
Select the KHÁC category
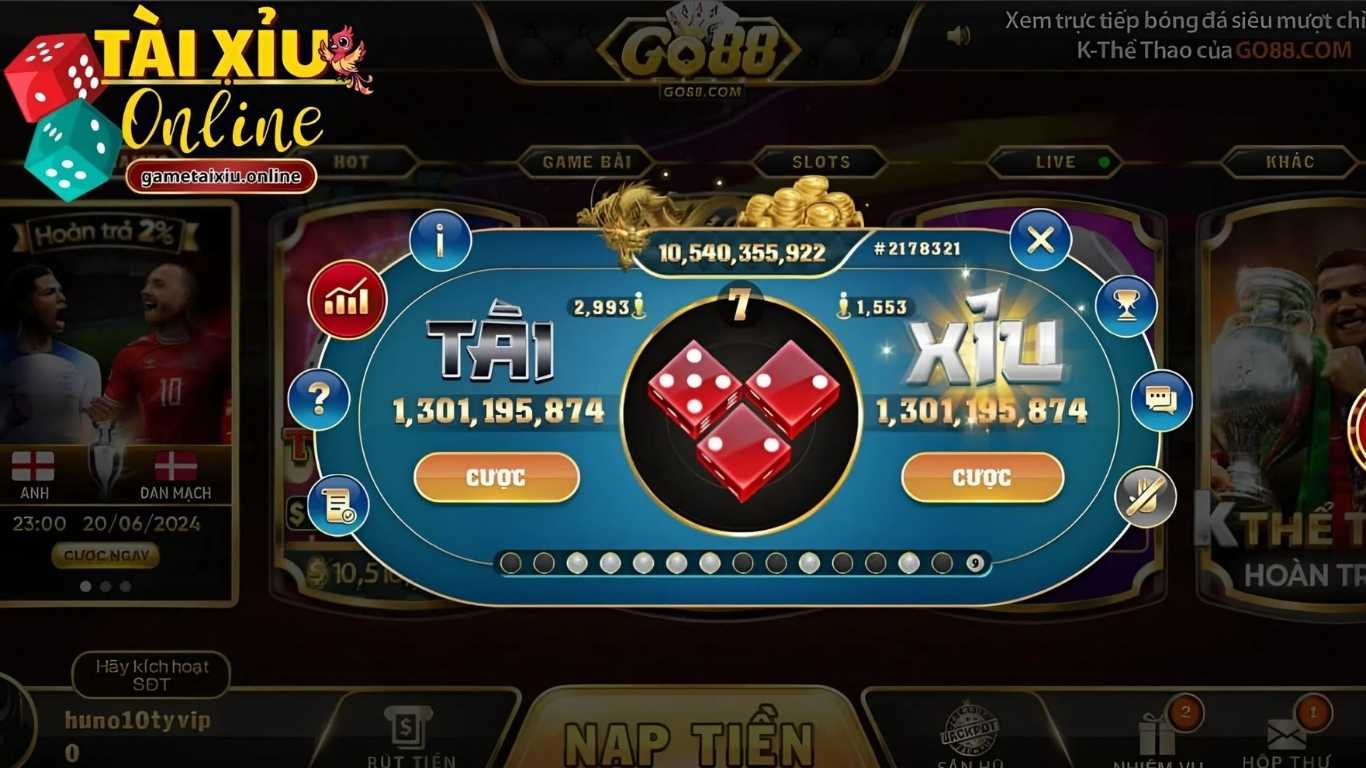click(x=1290, y=161)
